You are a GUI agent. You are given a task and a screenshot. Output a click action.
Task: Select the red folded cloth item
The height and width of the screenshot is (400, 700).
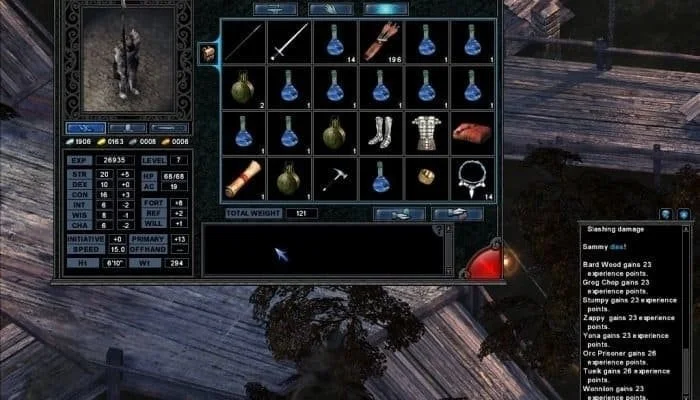473,132
